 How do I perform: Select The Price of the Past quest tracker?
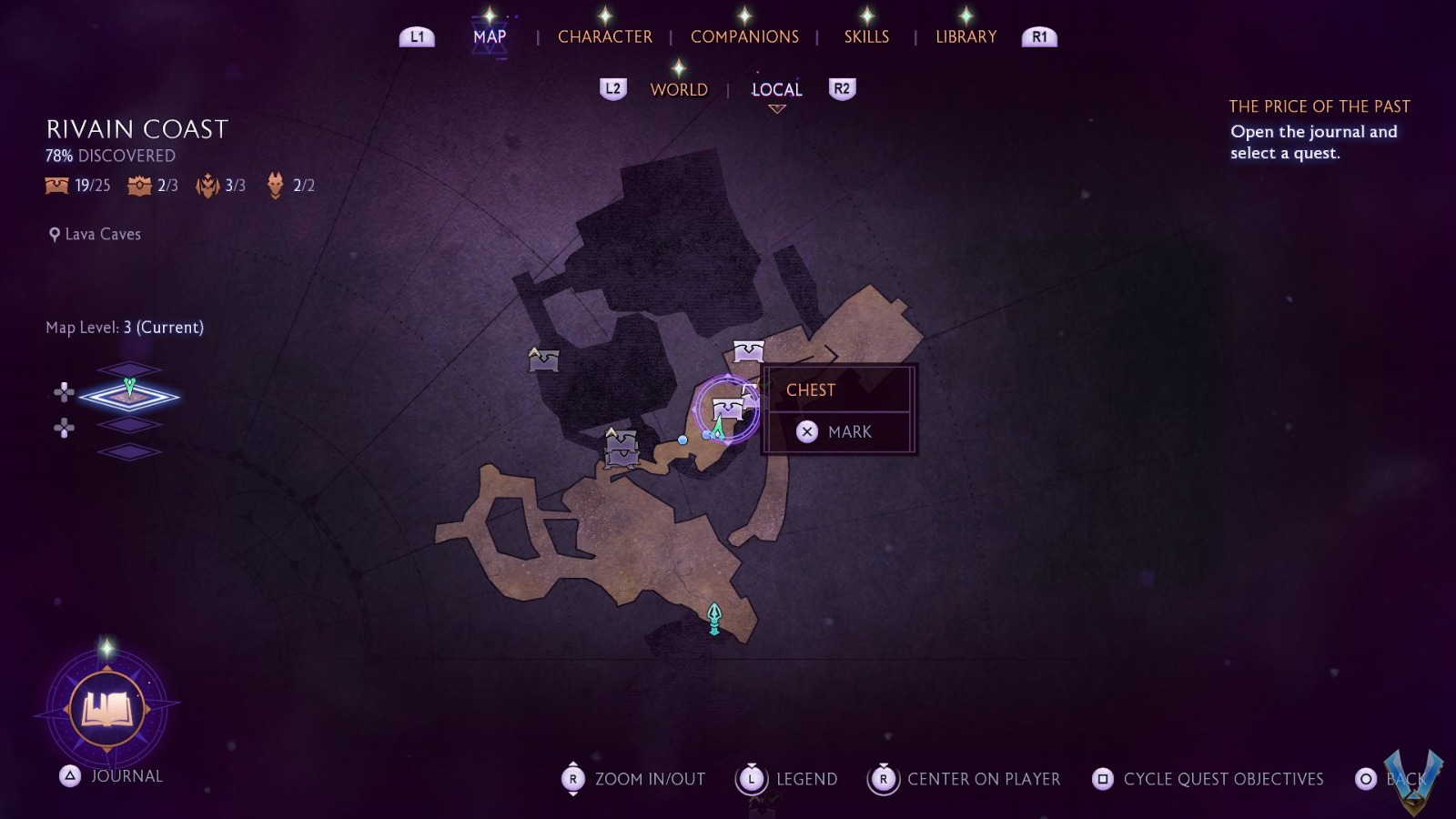click(x=1319, y=106)
